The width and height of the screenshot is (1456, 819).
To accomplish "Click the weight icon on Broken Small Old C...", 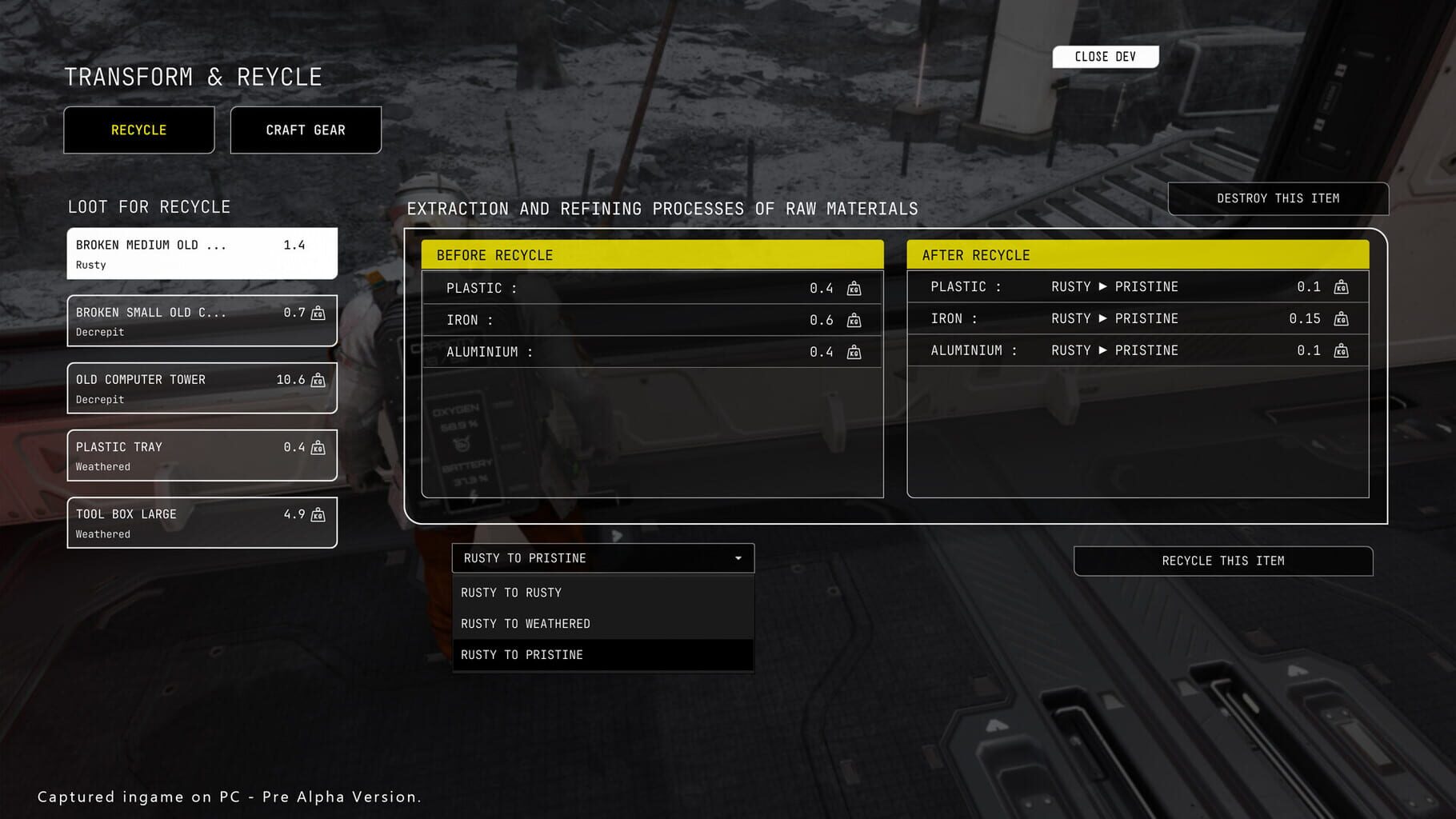I will pos(318,314).
